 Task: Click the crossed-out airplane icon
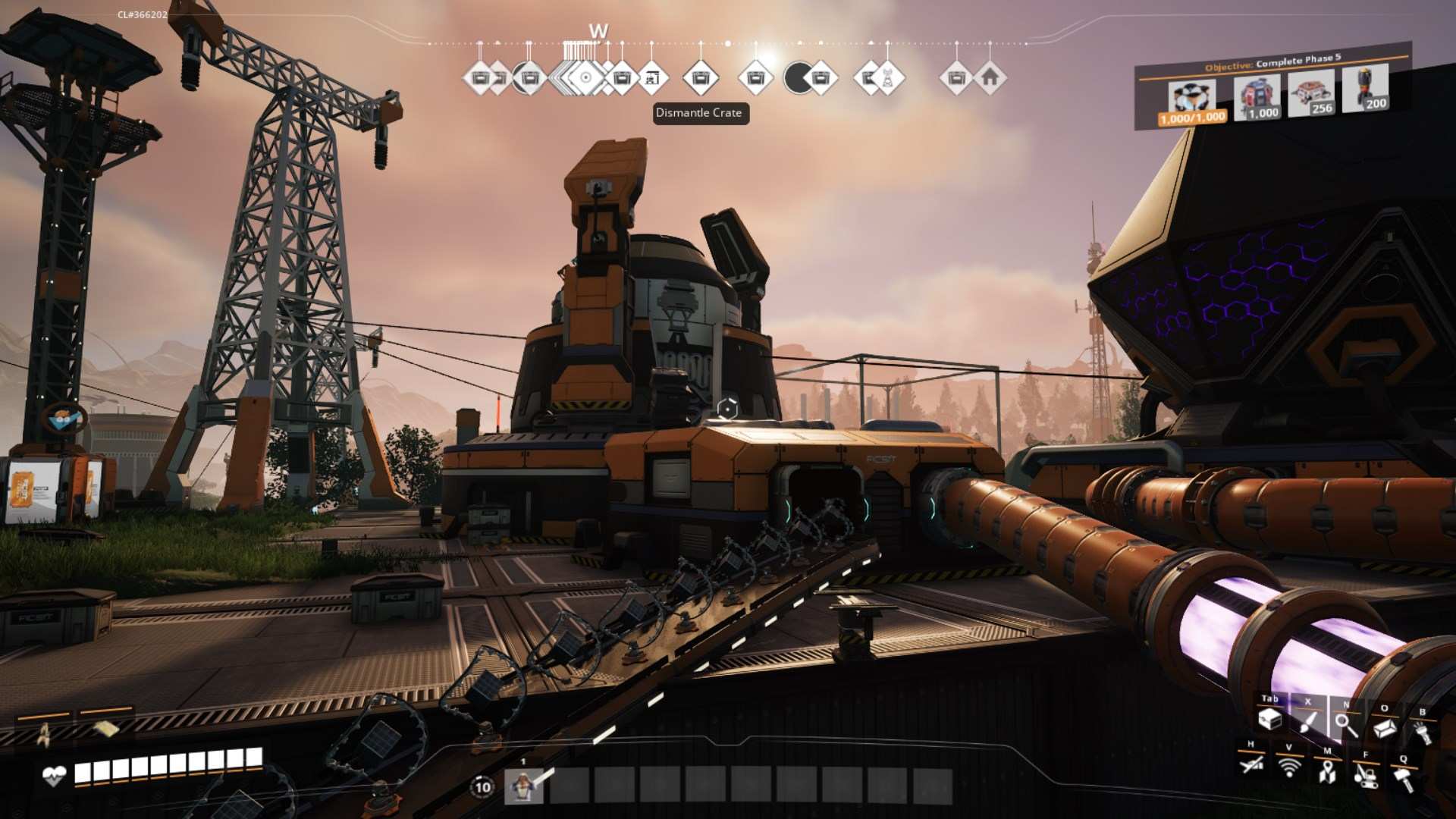(x=1251, y=764)
